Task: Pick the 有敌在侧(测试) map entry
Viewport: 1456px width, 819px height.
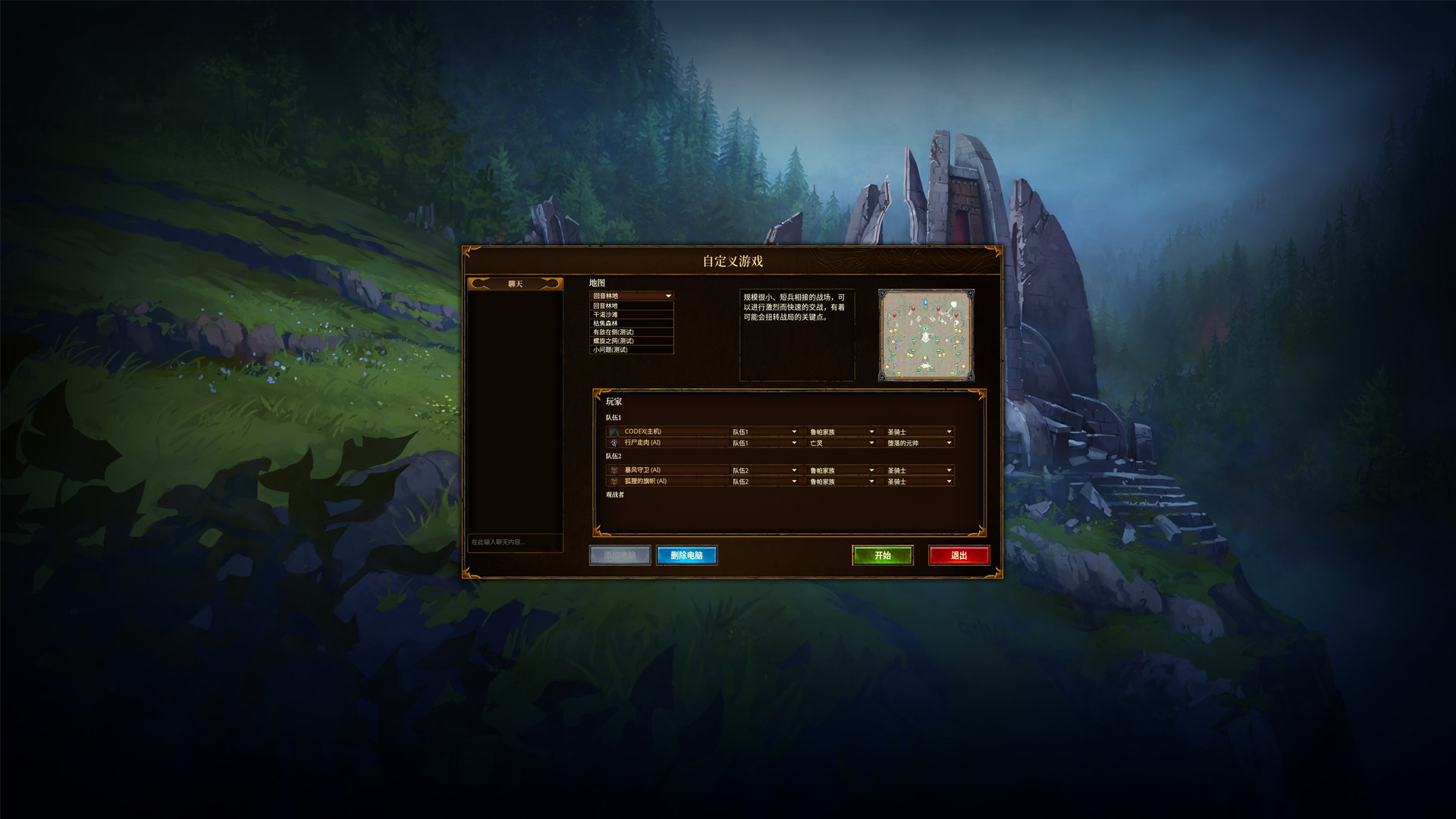Action: [631, 332]
